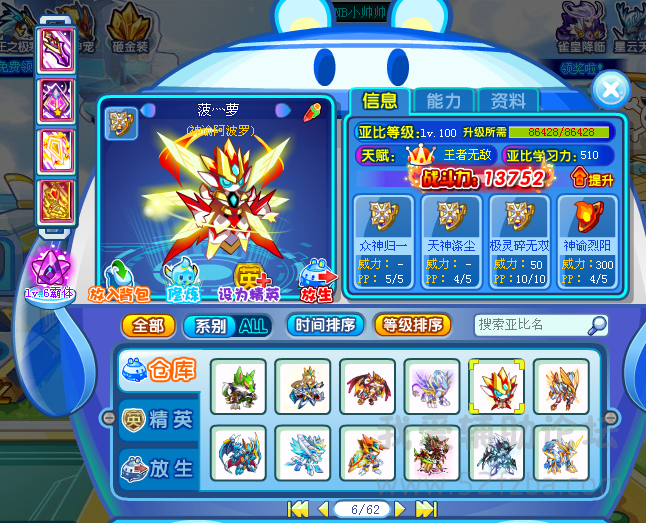646x523 pixels.
Task: Show all pets with the 全部 filter
Action: (x=148, y=326)
